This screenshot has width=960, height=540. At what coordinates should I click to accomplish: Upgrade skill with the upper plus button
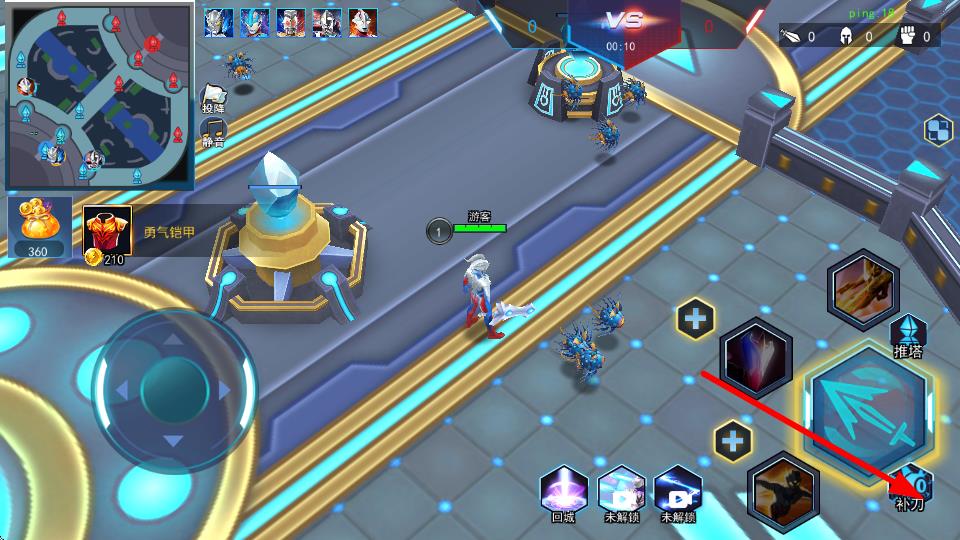(x=695, y=320)
